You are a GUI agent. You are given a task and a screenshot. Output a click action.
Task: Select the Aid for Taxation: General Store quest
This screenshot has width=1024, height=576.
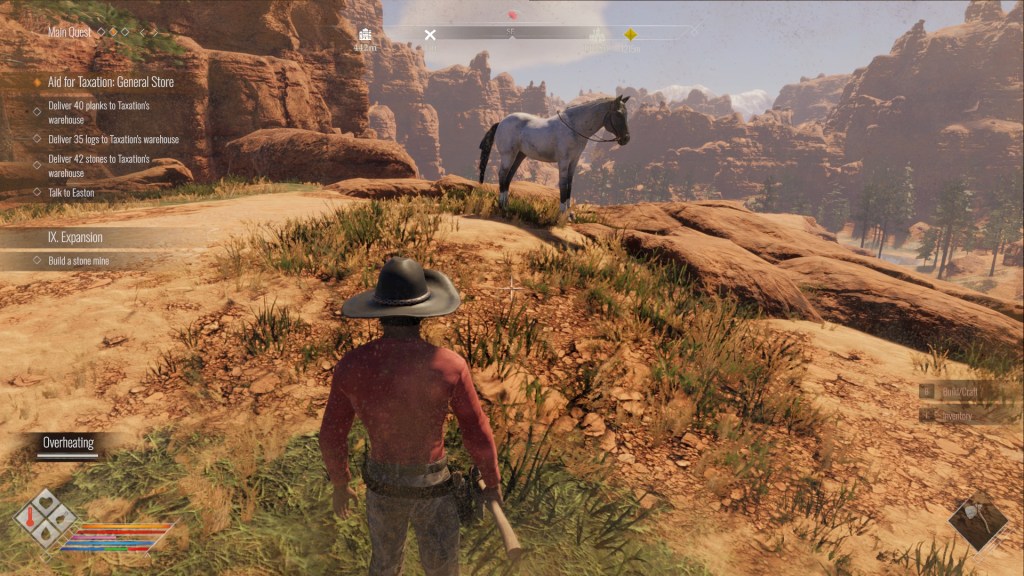pyautogui.click(x=111, y=82)
